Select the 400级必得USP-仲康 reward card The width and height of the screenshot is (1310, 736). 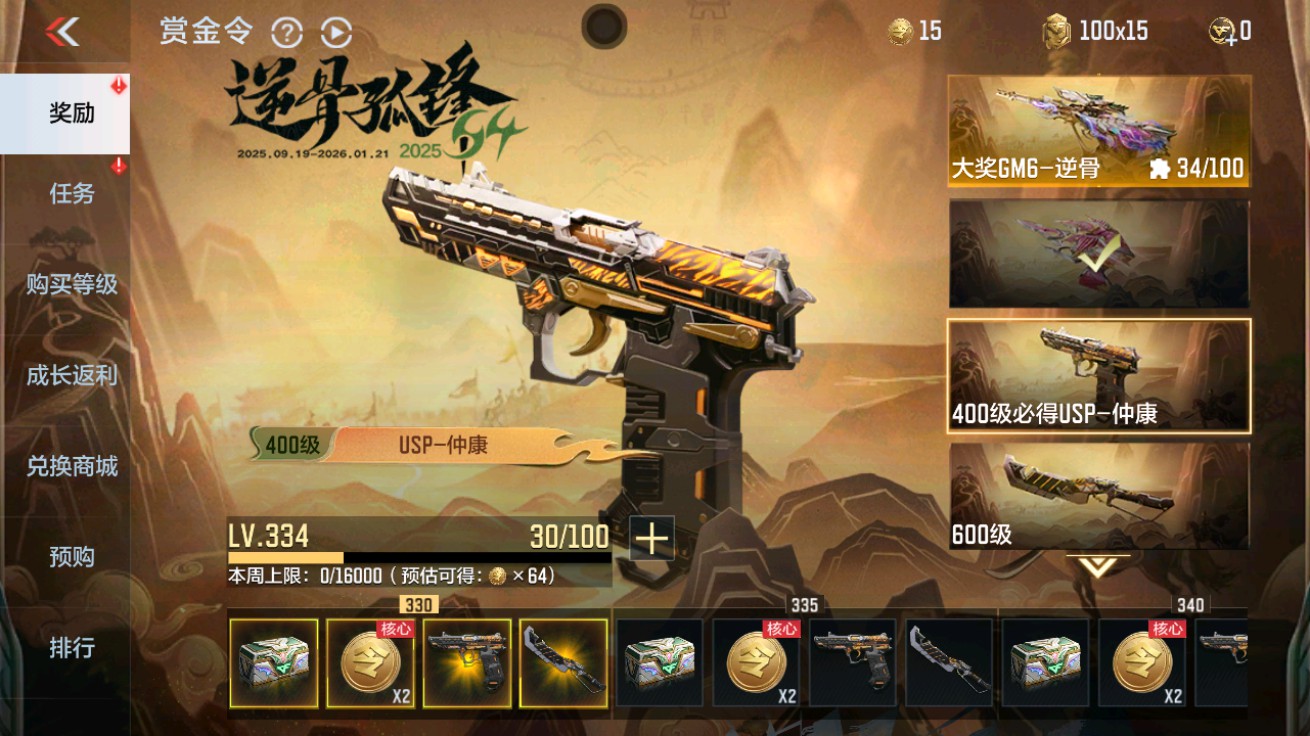pyautogui.click(x=1096, y=375)
